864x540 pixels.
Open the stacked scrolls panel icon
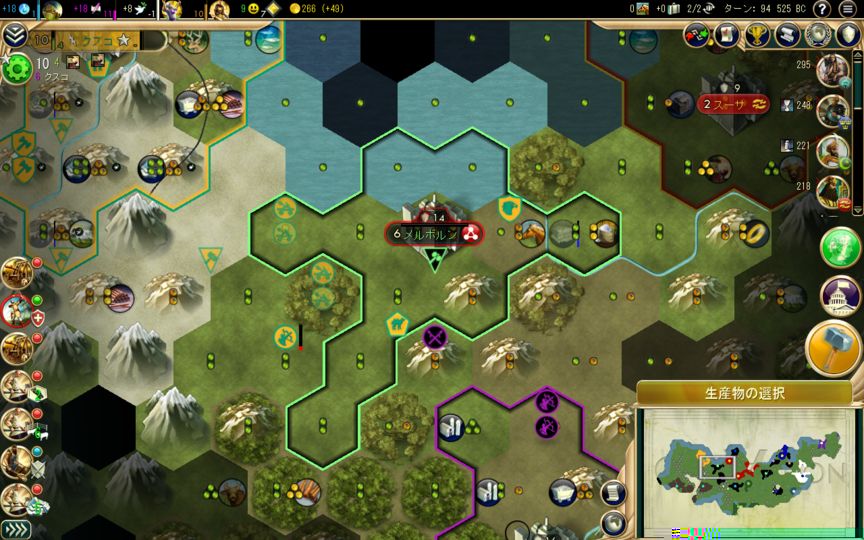click(x=789, y=35)
